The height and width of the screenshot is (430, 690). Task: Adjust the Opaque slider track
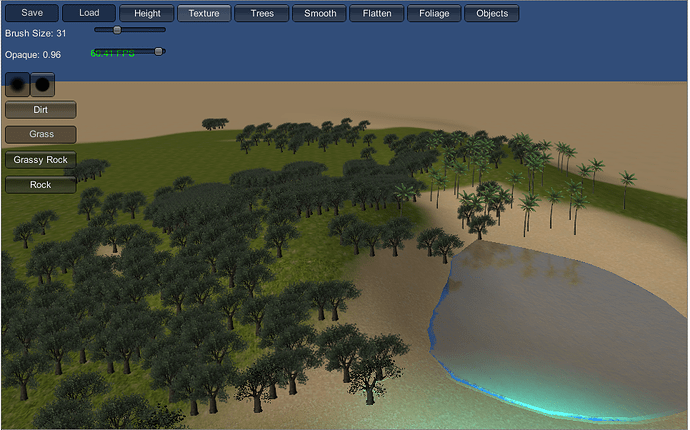(129, 51)
